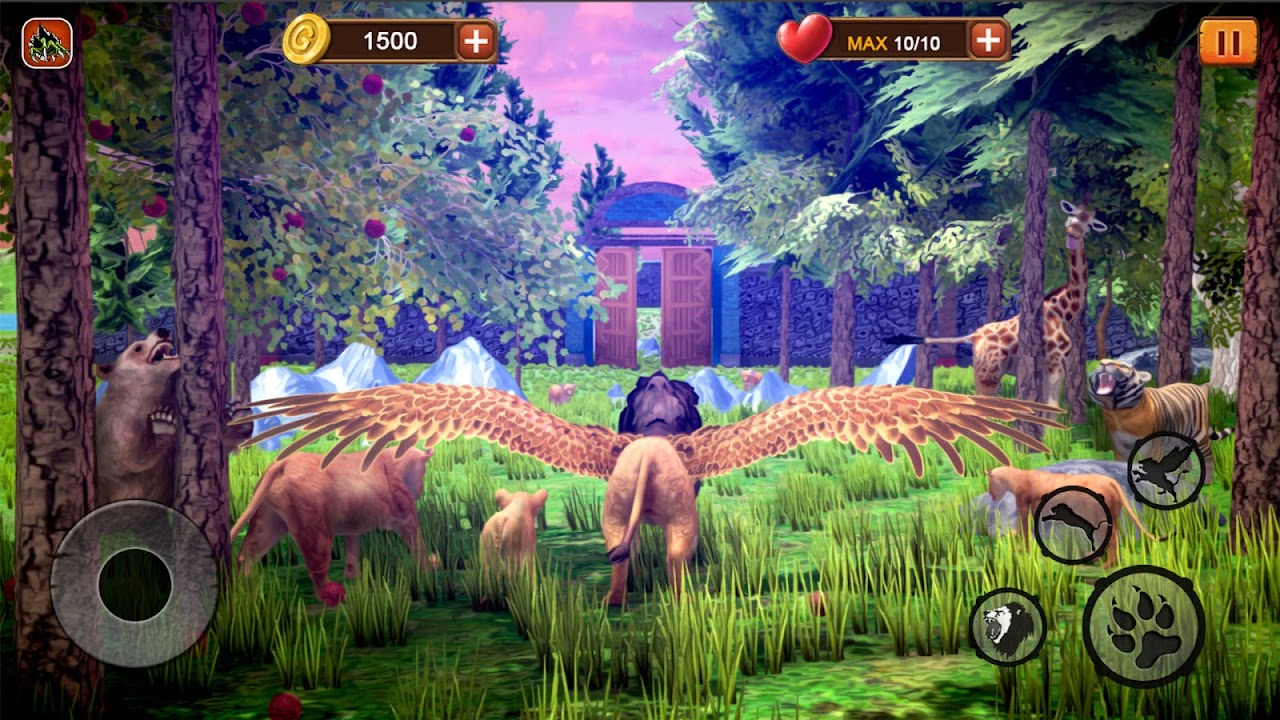Viewport: 1280px width, 720px height.
Task: Add more hearts with the plus button
Action: tap(988, 40)
